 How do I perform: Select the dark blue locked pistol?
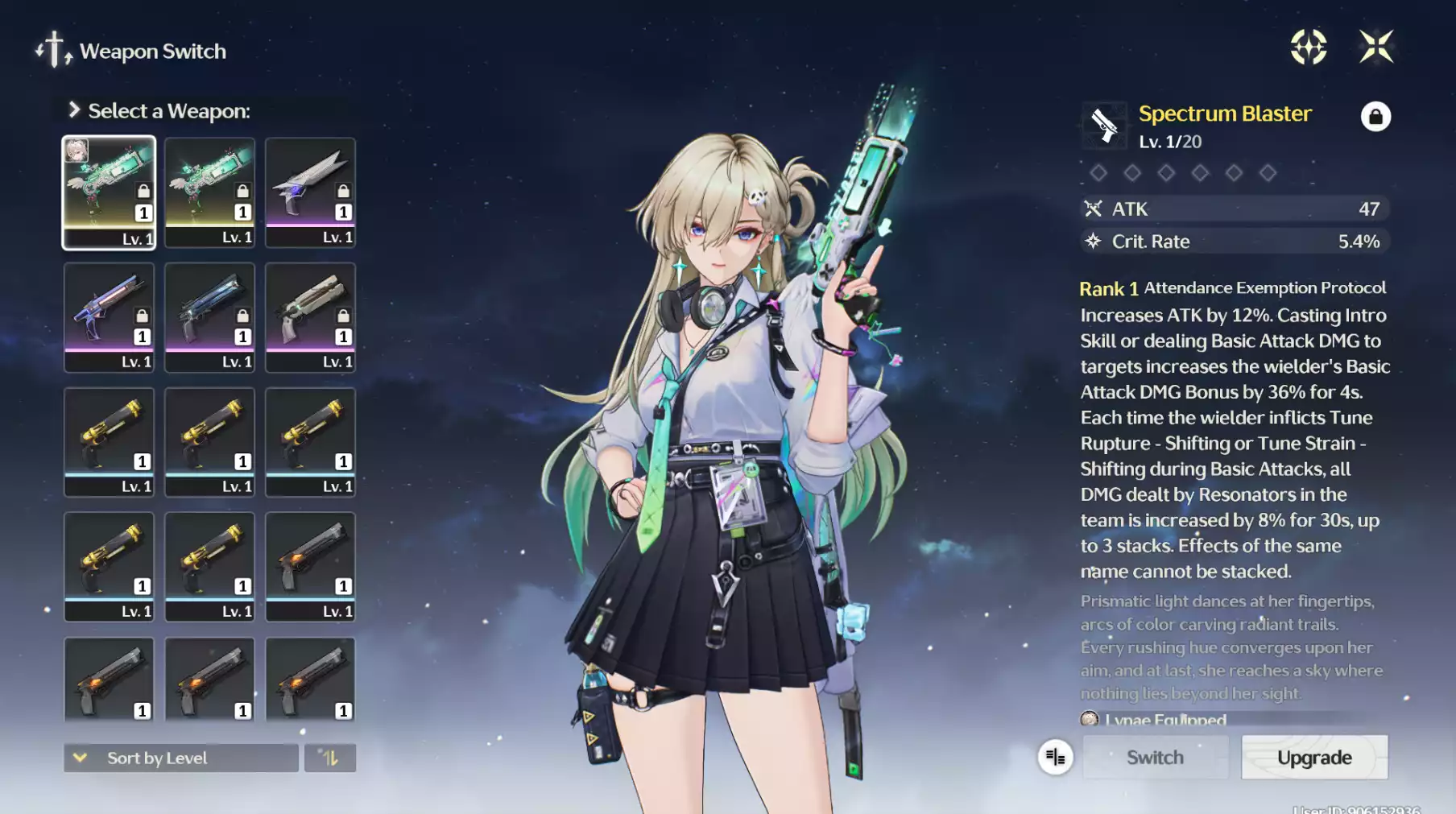(x=209, y=317)
